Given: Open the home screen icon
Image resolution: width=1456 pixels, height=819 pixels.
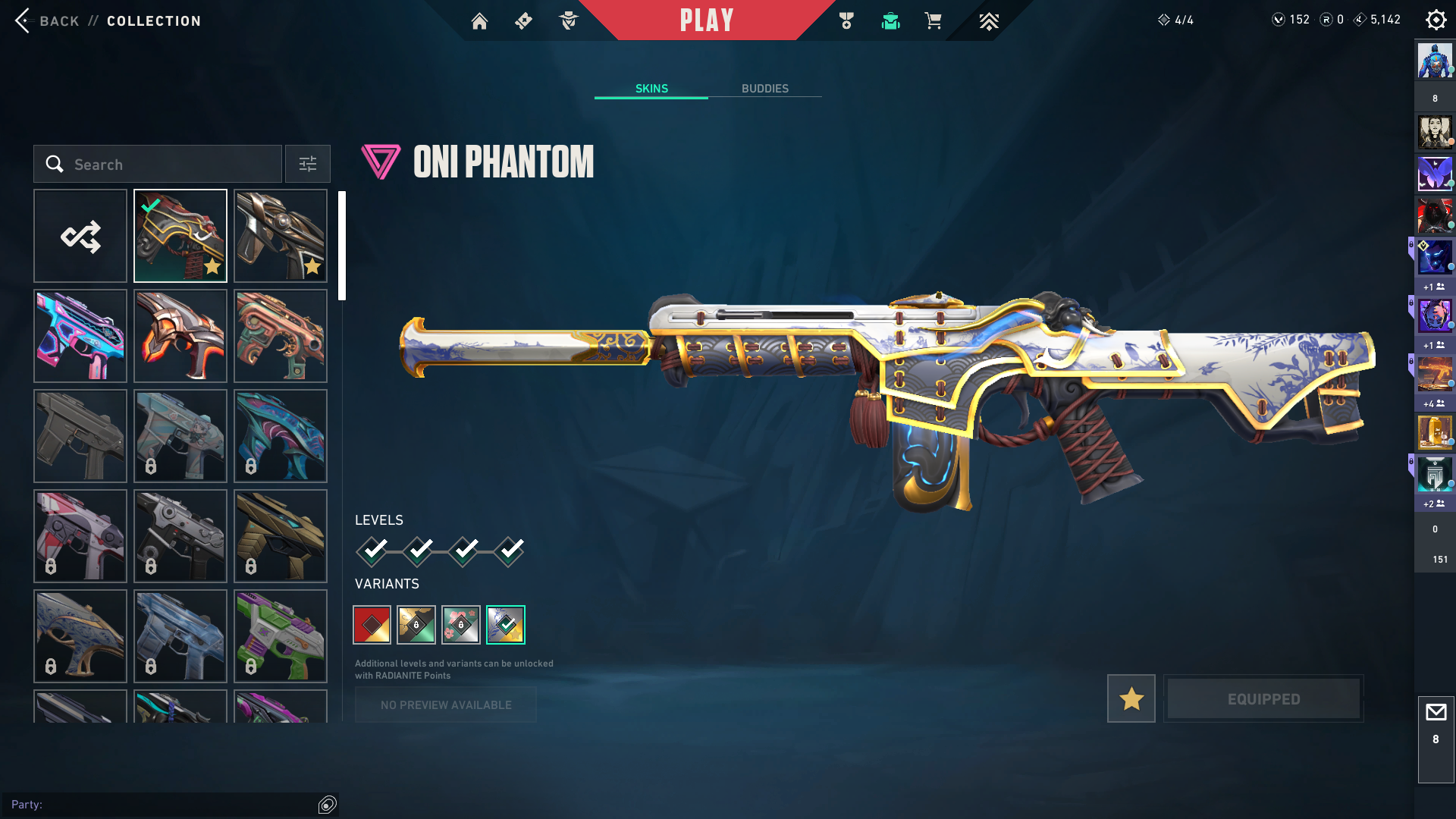Looking at the screenshot, I should tap(479, 21).
